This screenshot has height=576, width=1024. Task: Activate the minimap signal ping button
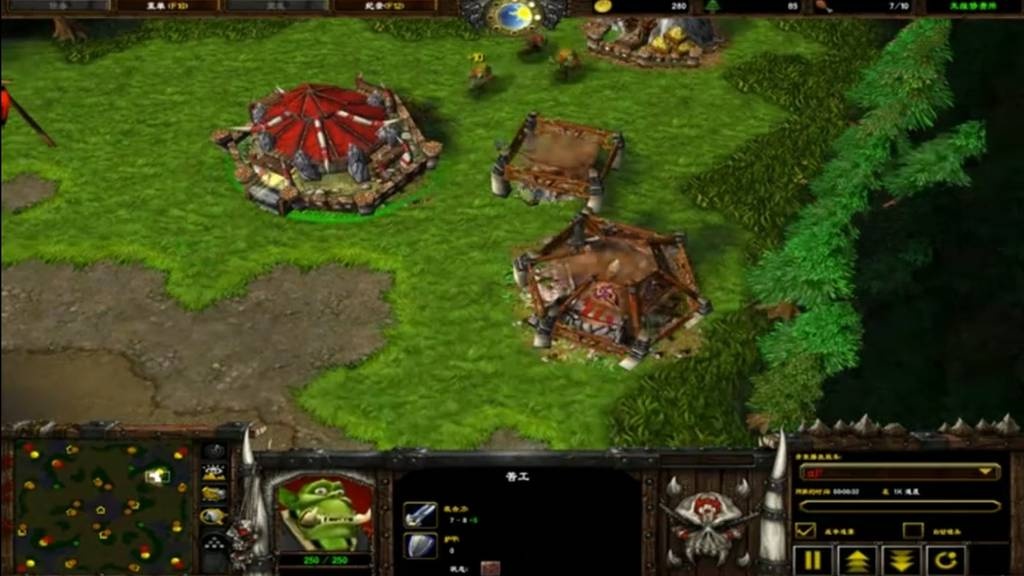pos(214,452)
